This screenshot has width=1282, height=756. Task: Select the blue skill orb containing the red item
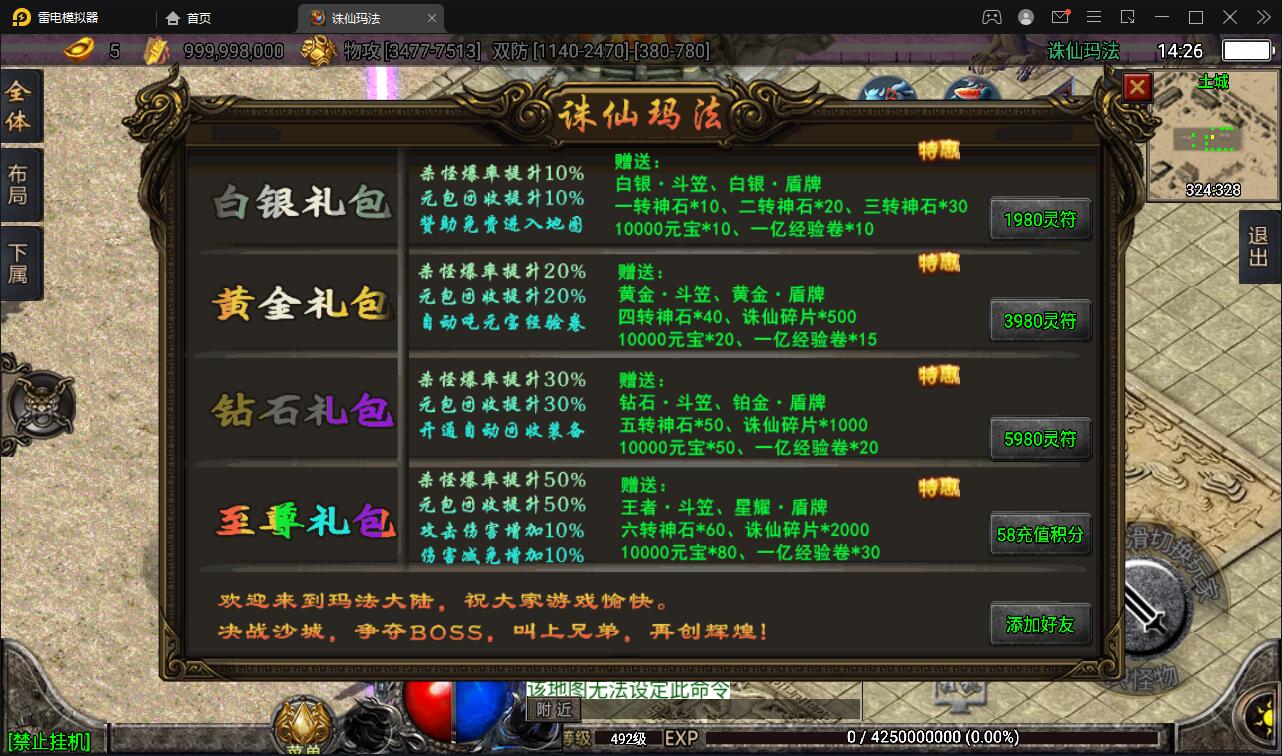pos(968,90)
